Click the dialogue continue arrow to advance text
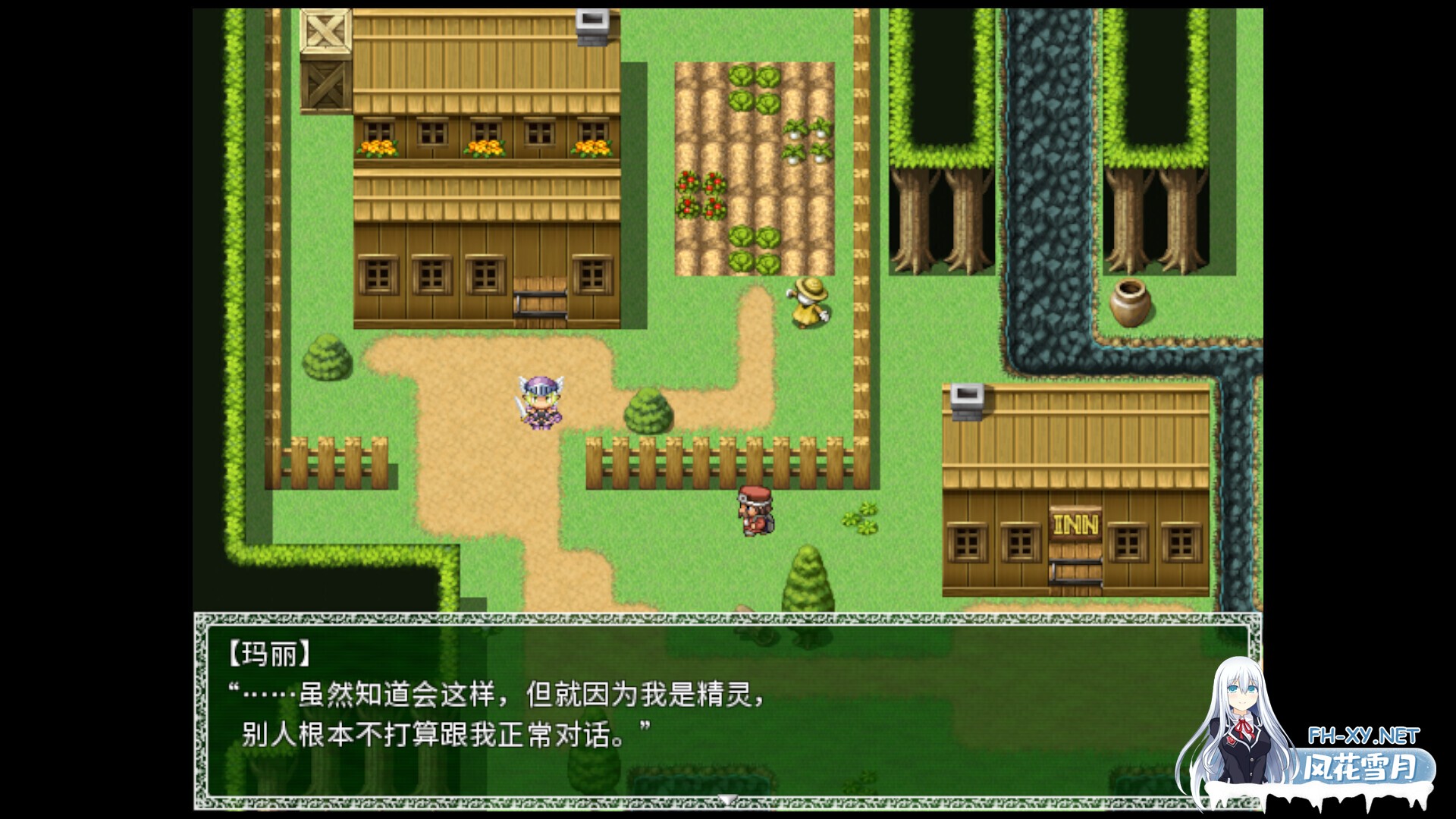The image size is (1456, 819). [x=728, y=797]
